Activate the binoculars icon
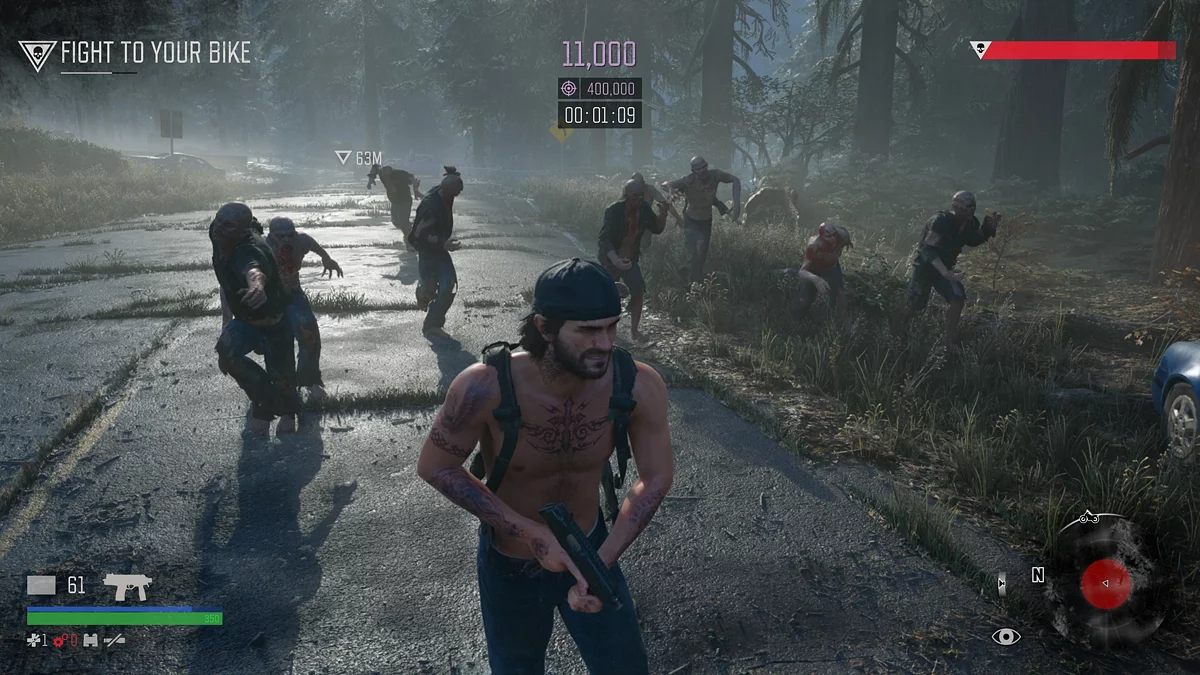1200x675 pixels. 90,640
